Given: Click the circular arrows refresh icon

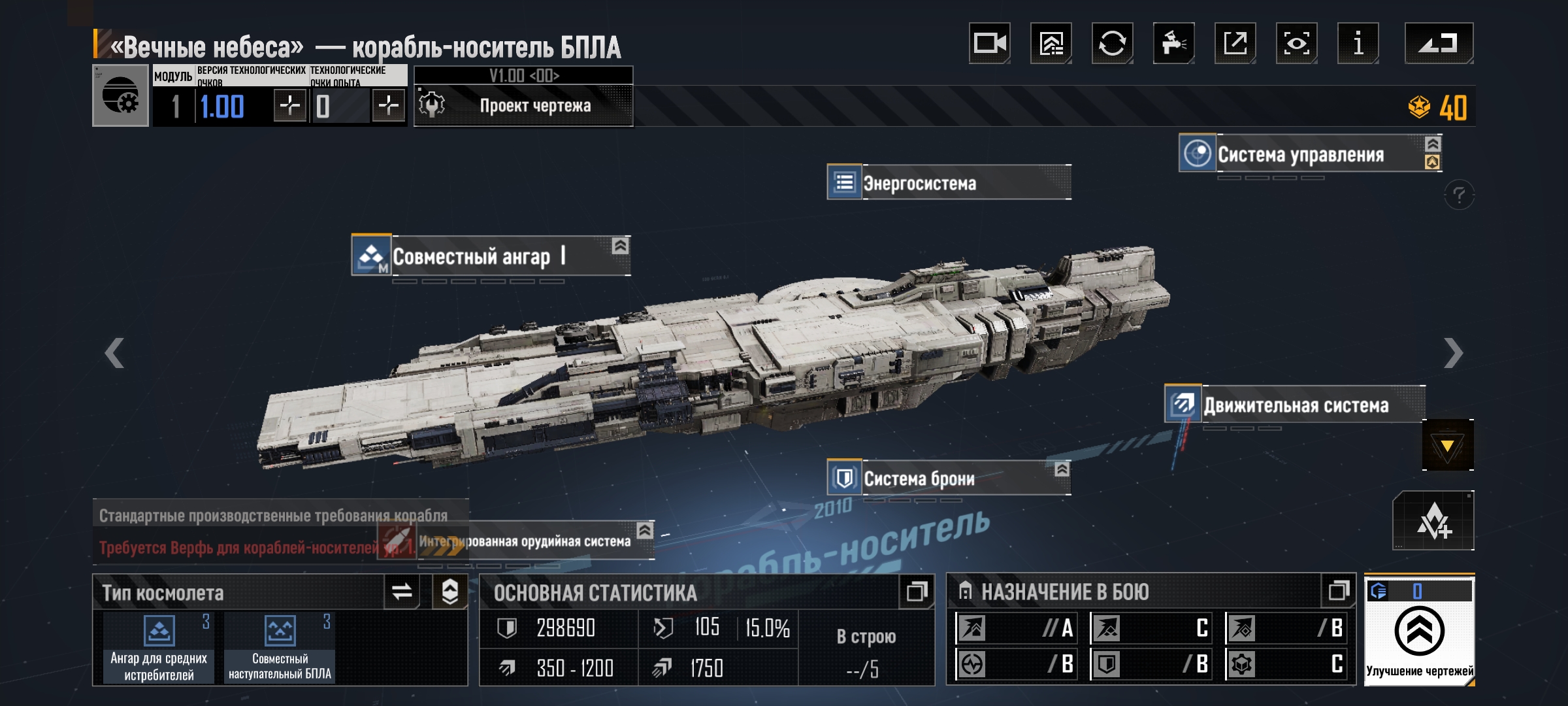Looking at the screenshot, I should pyautogui.click(x=1112, y=43).
